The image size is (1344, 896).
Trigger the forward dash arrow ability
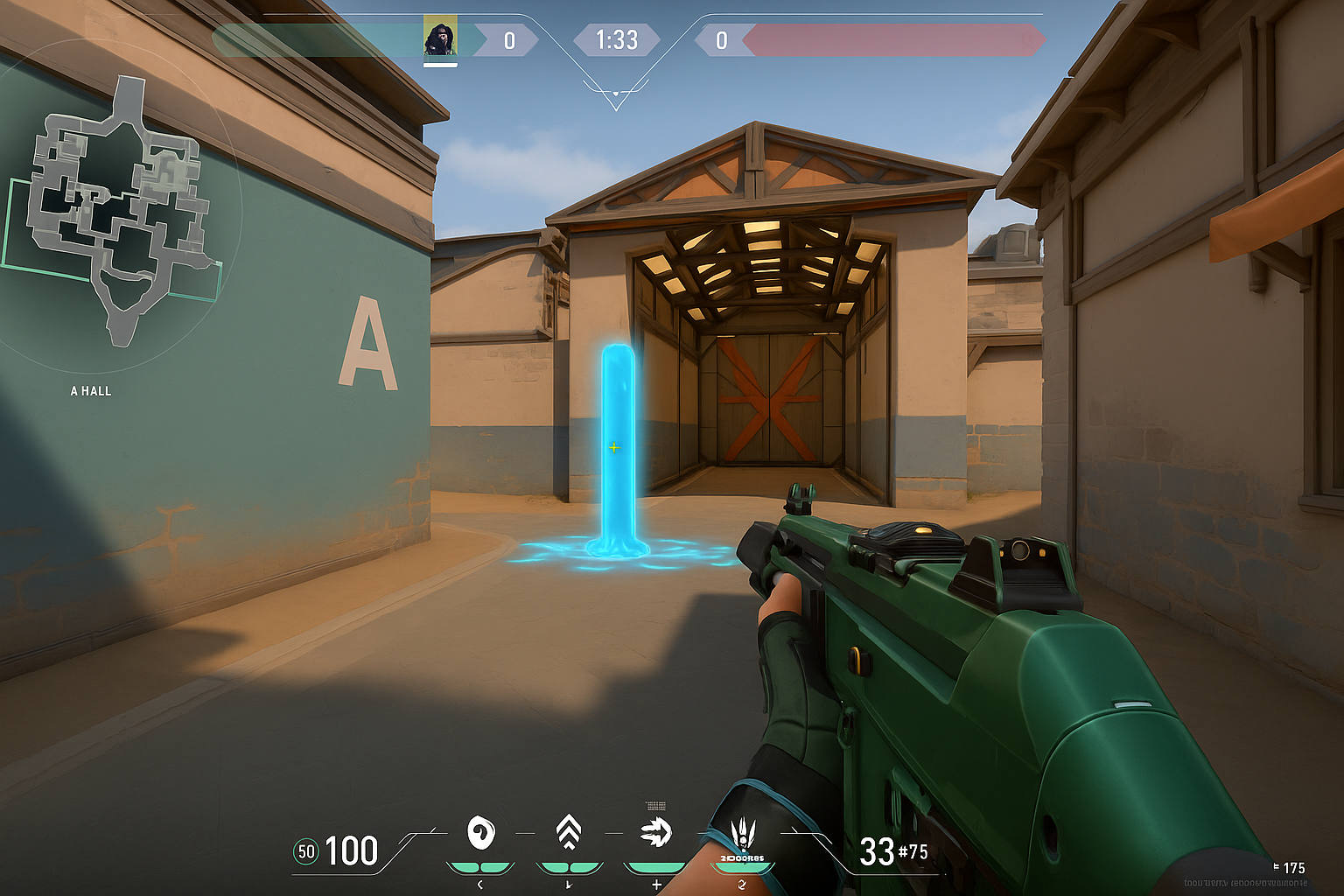click(655, 832)
